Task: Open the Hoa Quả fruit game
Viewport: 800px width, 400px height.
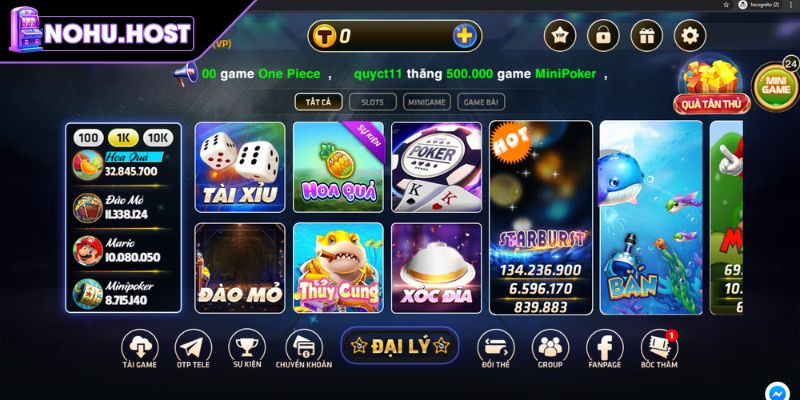Action: coord(338,167)
